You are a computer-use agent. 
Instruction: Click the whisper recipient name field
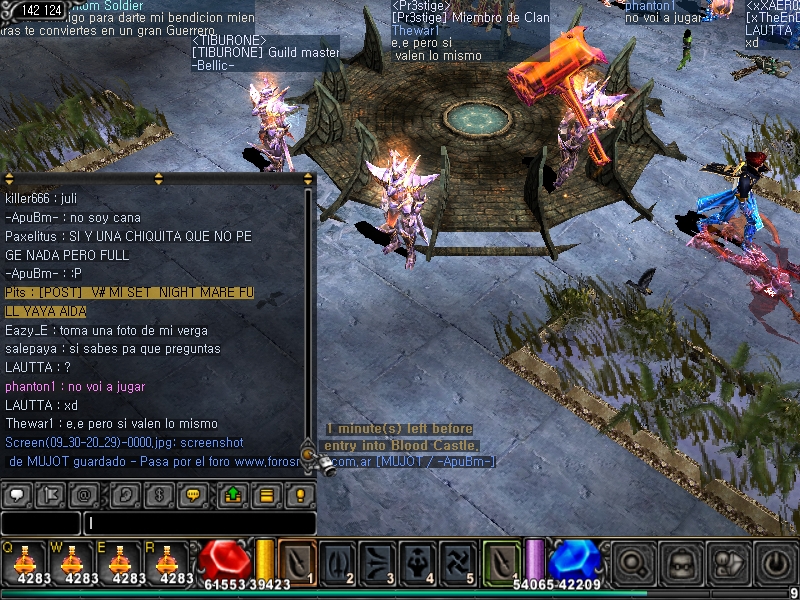click(40, 523)
